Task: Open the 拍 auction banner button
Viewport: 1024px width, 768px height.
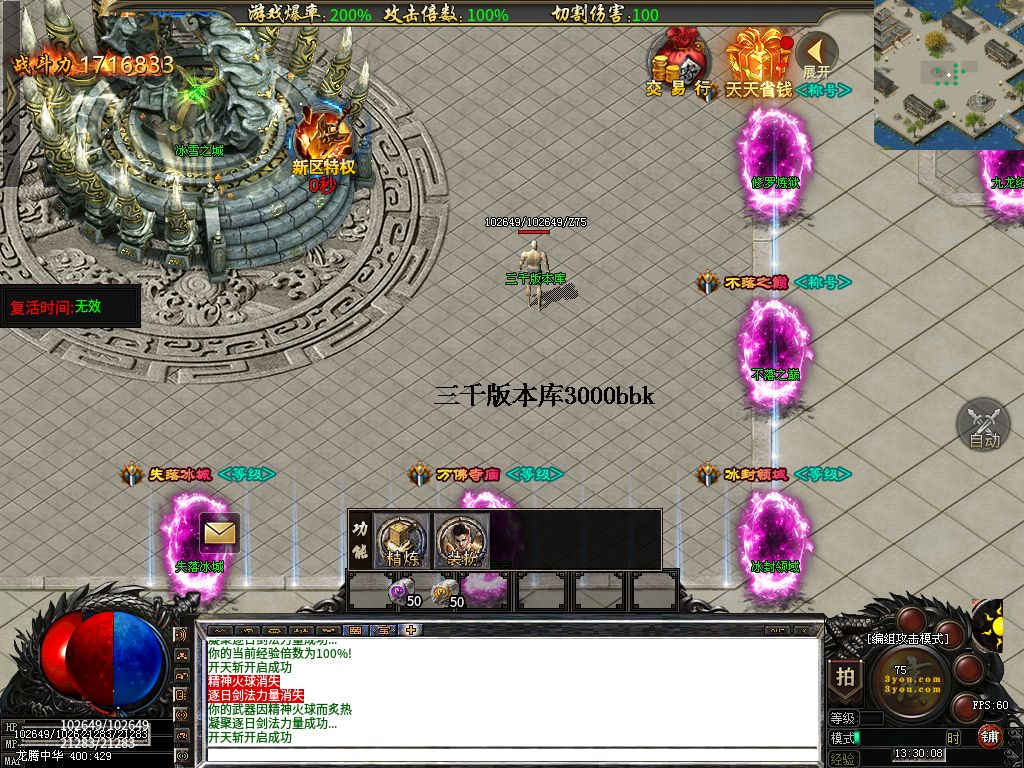Action: (x=845, y=677)
